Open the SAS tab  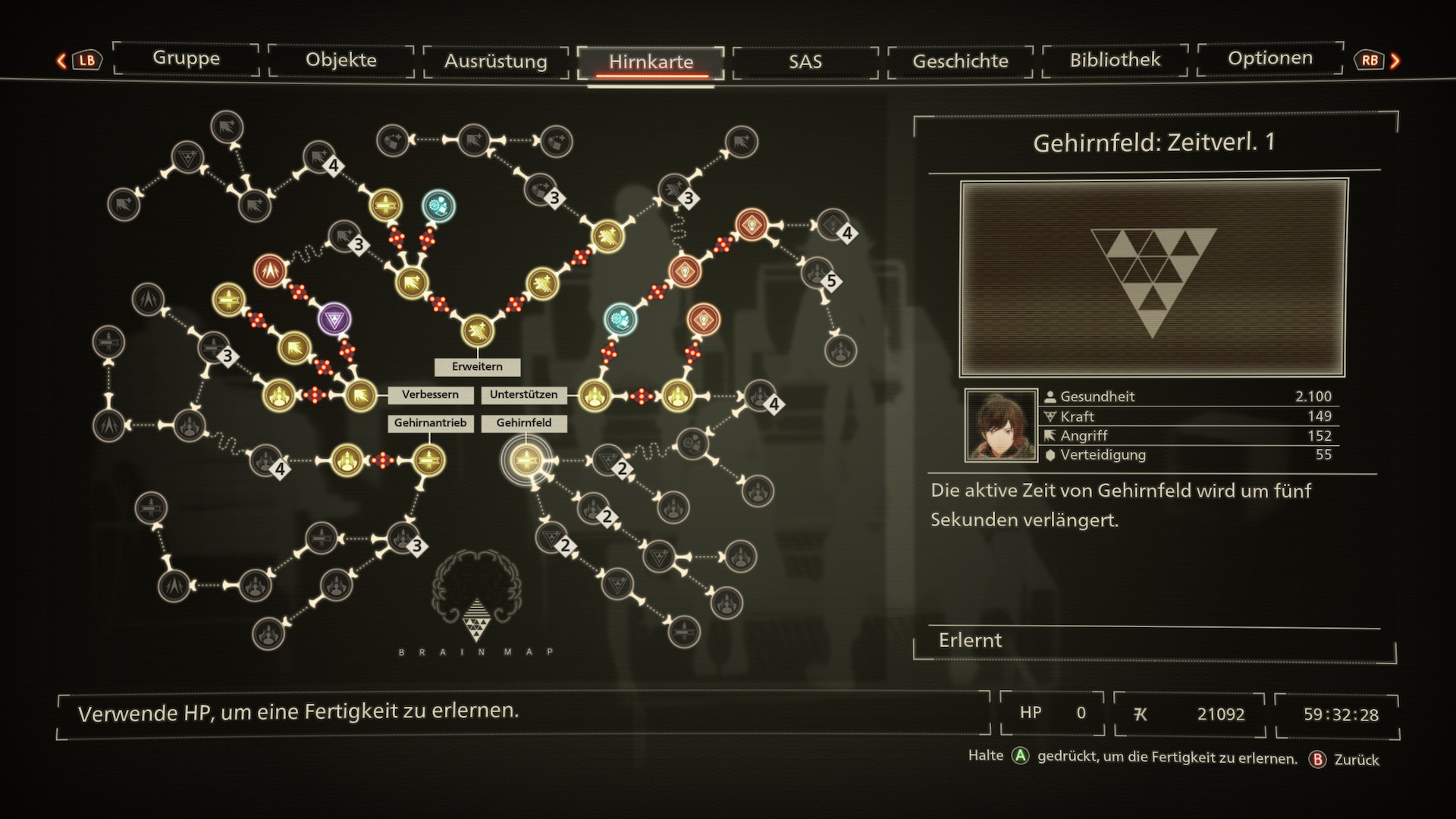click(x=805, y=61)
